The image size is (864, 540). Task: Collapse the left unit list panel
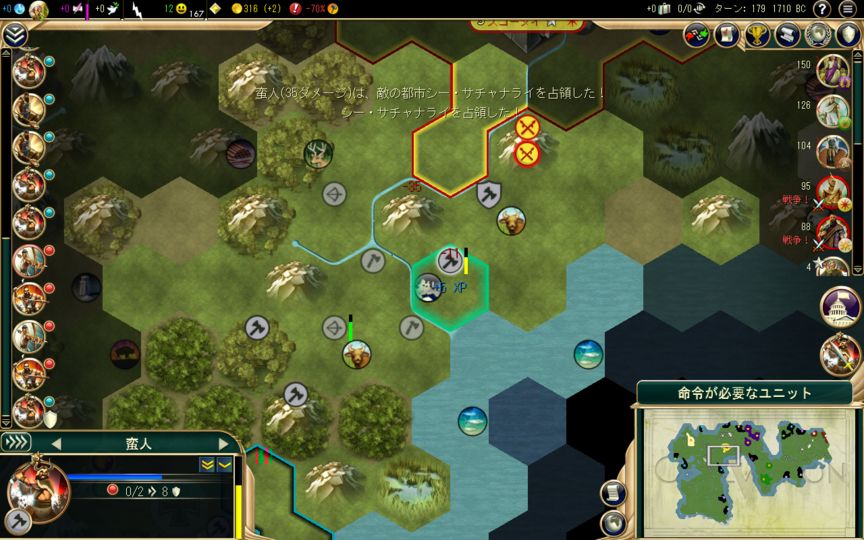pos(14,35)
